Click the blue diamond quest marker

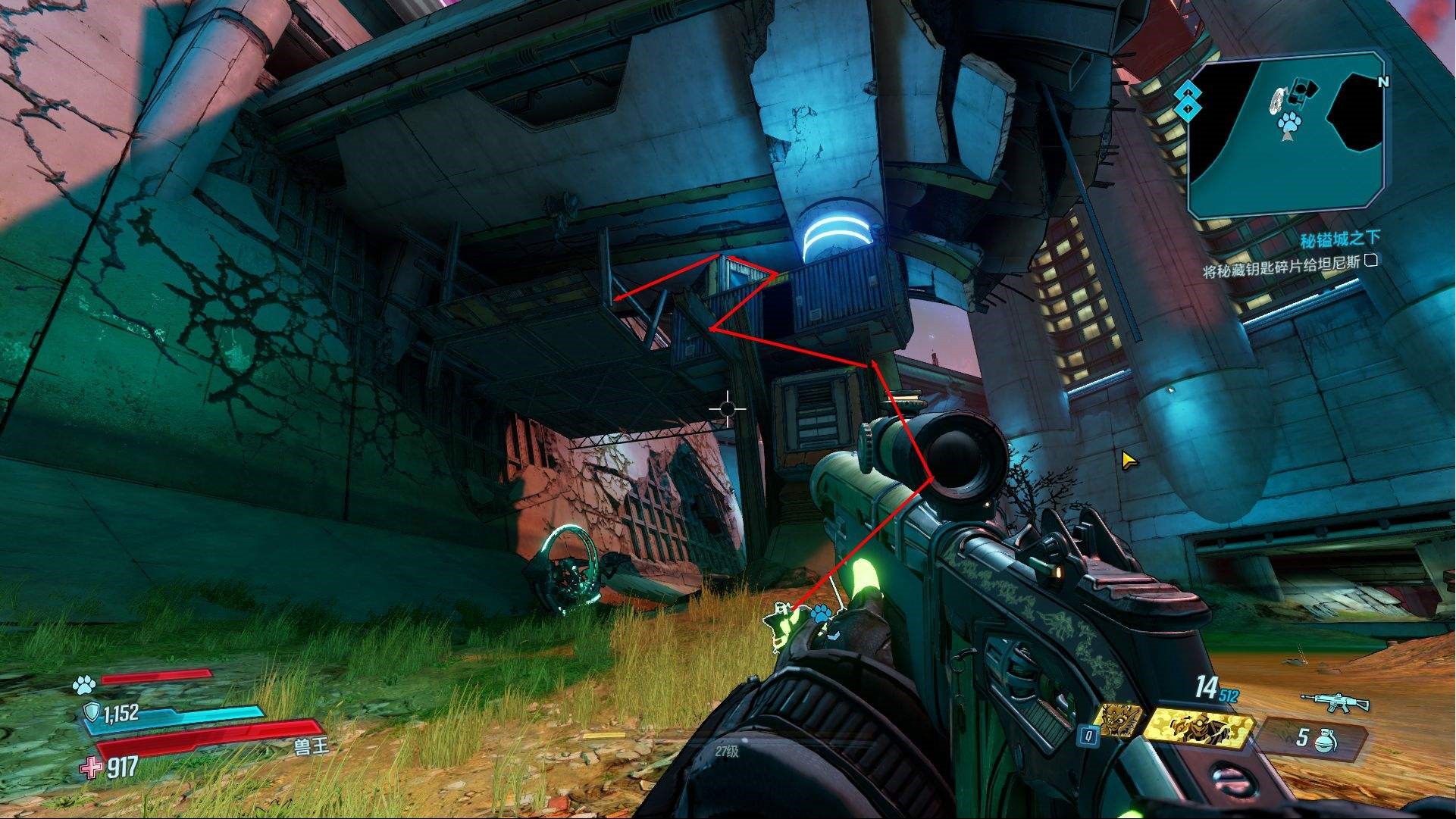coord(1188,102)
